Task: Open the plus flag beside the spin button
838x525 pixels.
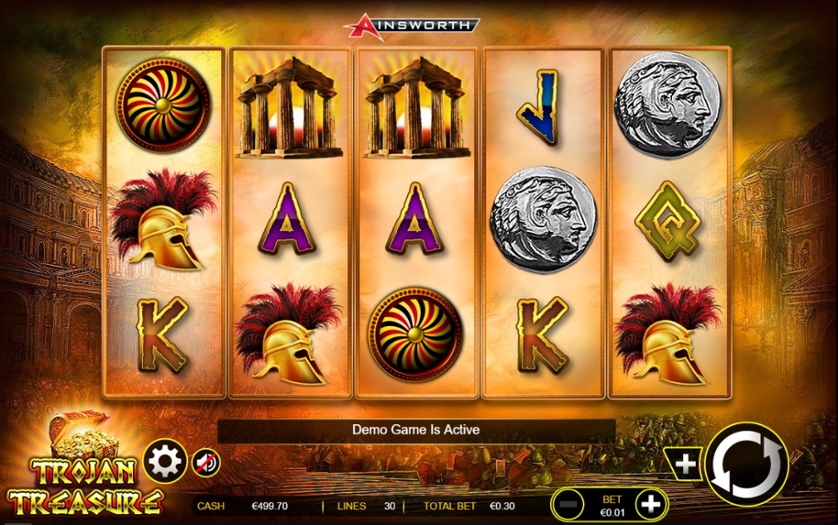Action: [684, 463]
